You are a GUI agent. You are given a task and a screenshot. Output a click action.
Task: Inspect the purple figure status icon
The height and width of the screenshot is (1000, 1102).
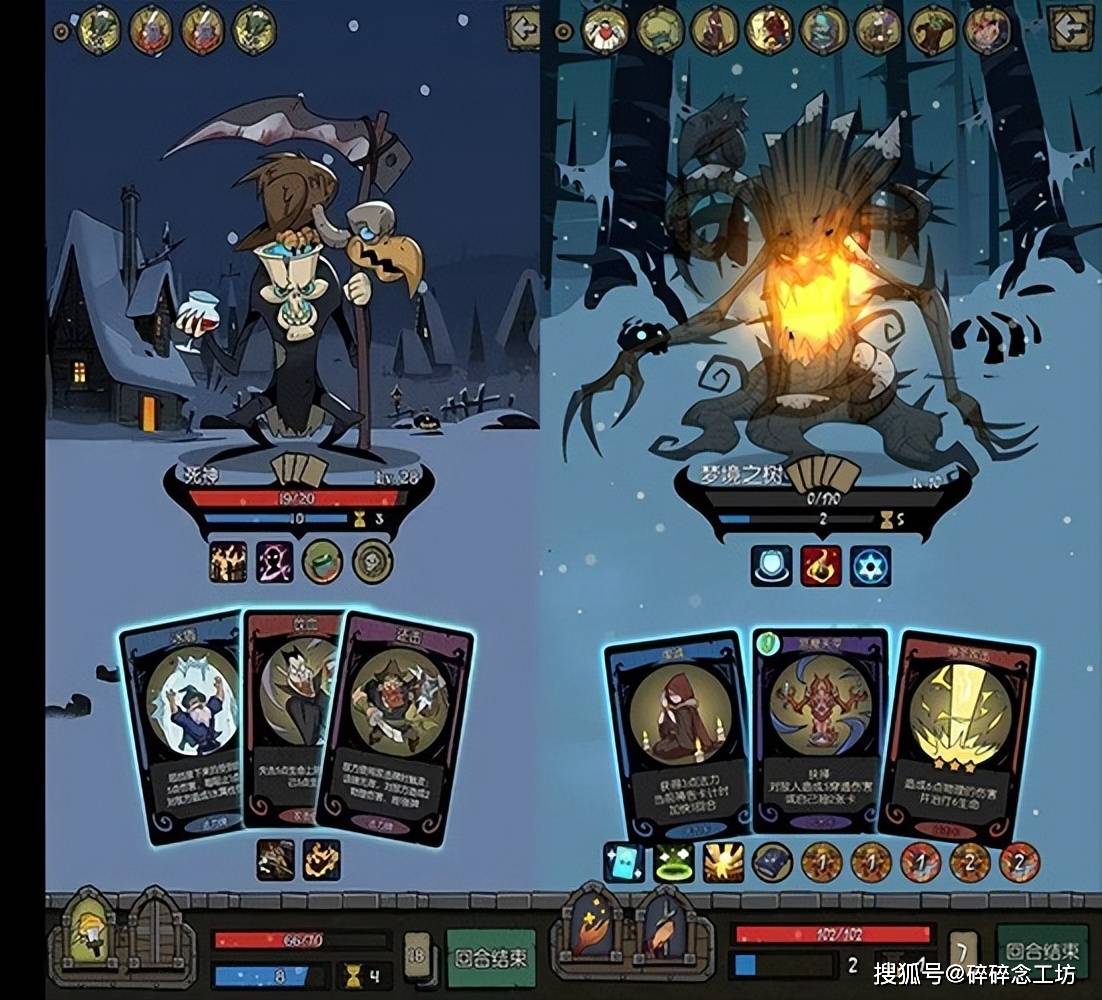[x=275, y=562]
